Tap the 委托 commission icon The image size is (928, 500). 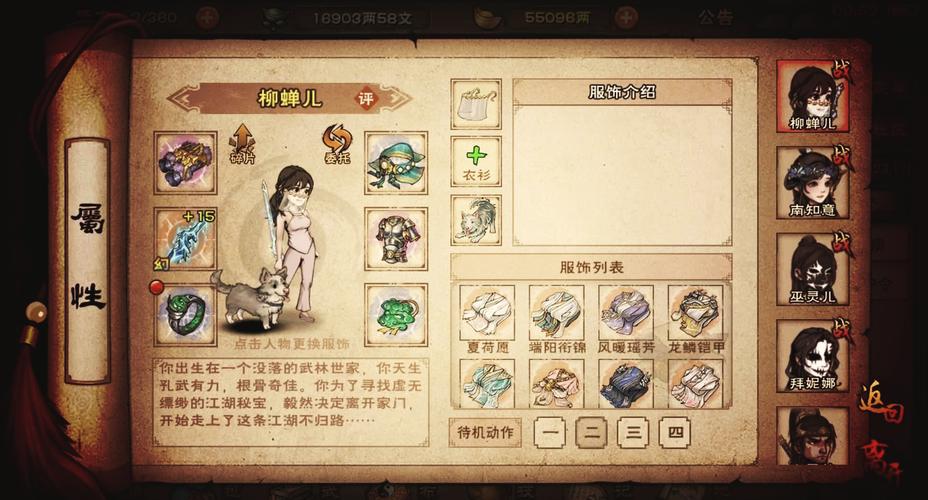(x=335, y=143)
